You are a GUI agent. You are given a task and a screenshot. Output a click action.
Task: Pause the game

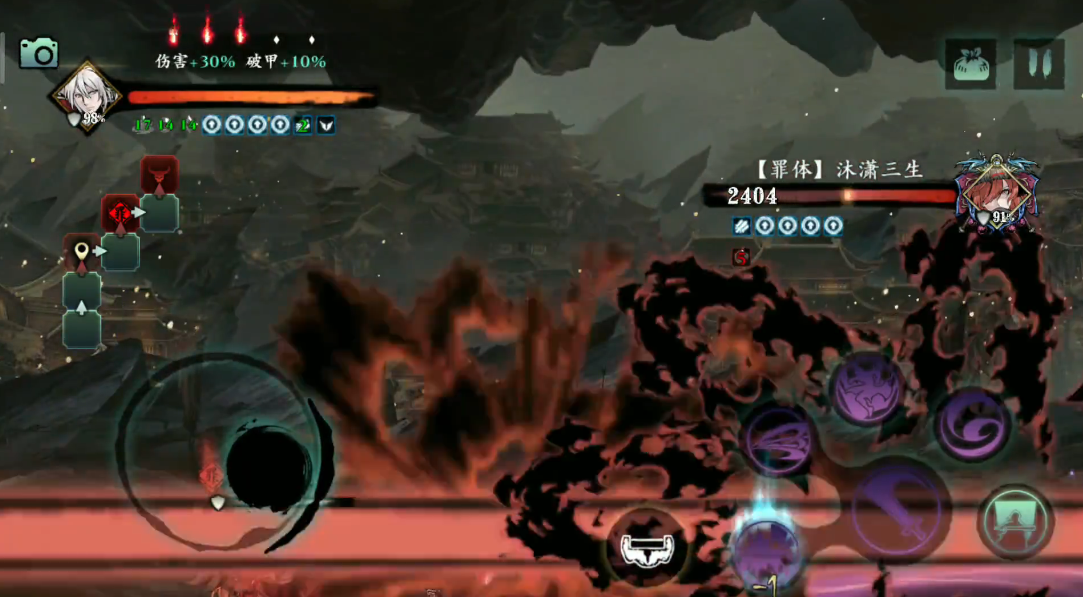(1038, 64)
